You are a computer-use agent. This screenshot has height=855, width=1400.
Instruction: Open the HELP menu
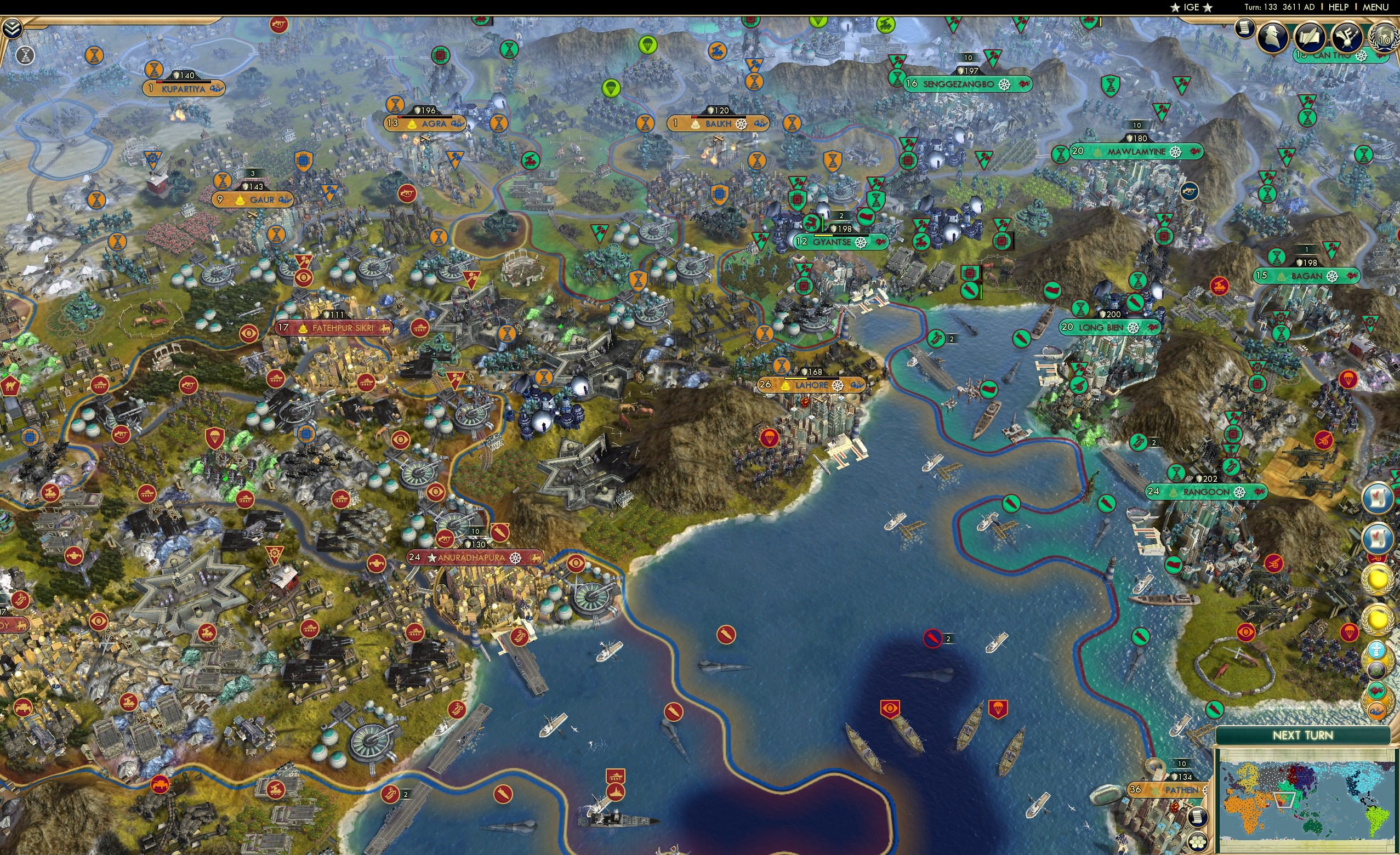pyautogui.click(x=1339, y=7)
